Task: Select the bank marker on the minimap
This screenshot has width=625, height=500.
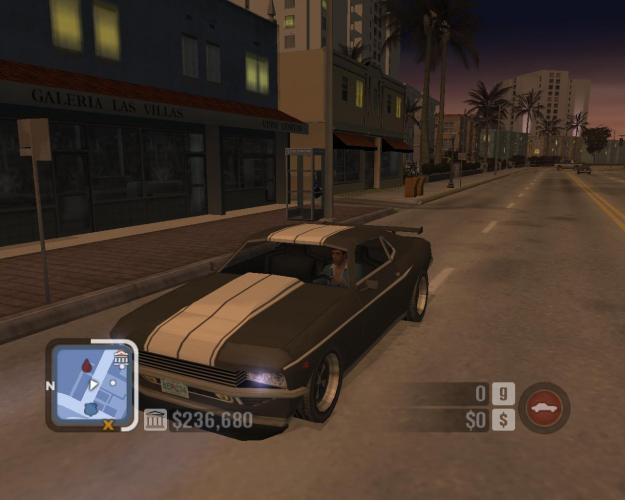Action: pyautogui.click(x=121, y=358)
